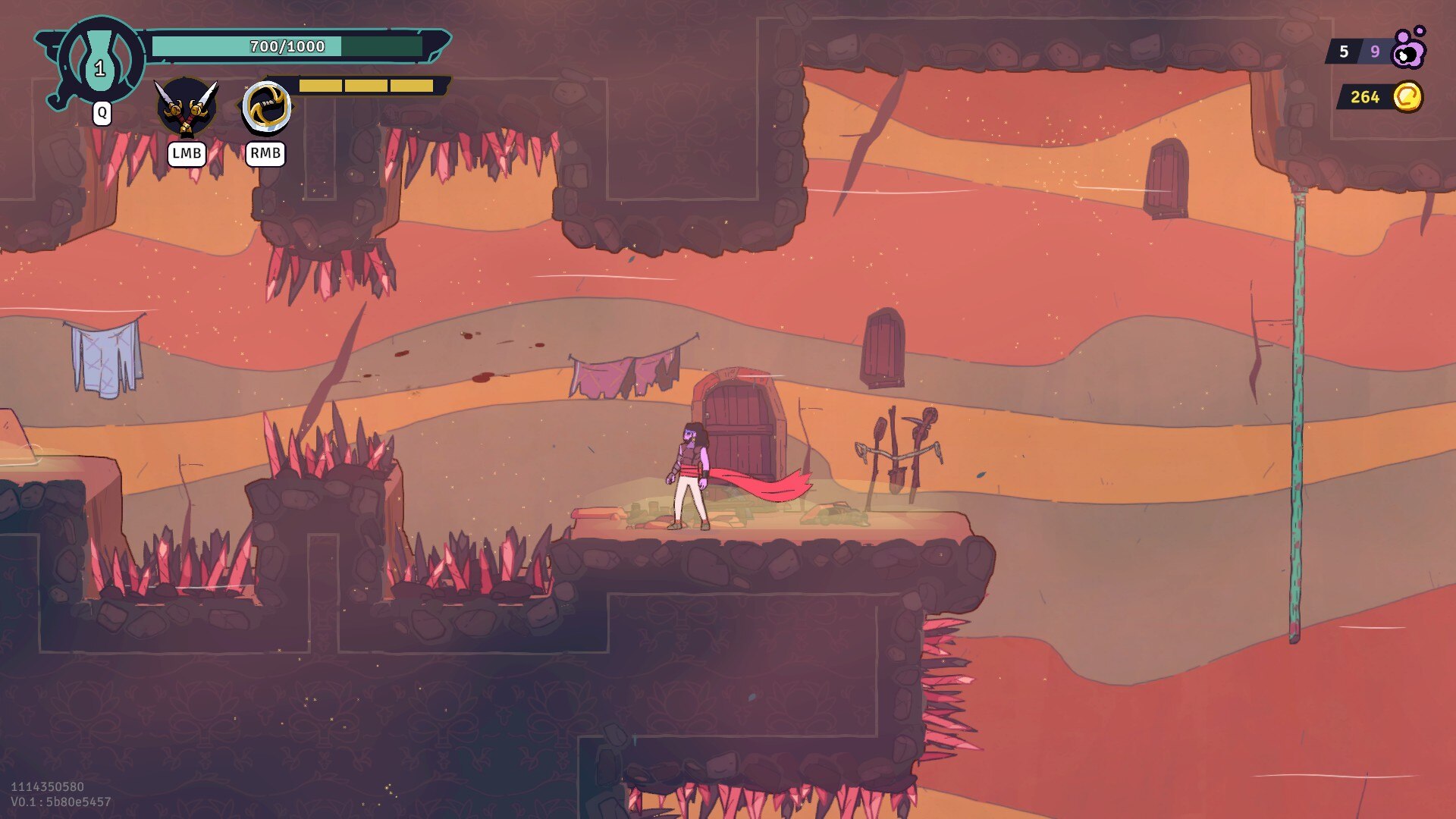Click the gold coin icon

tap(1407, 97)
